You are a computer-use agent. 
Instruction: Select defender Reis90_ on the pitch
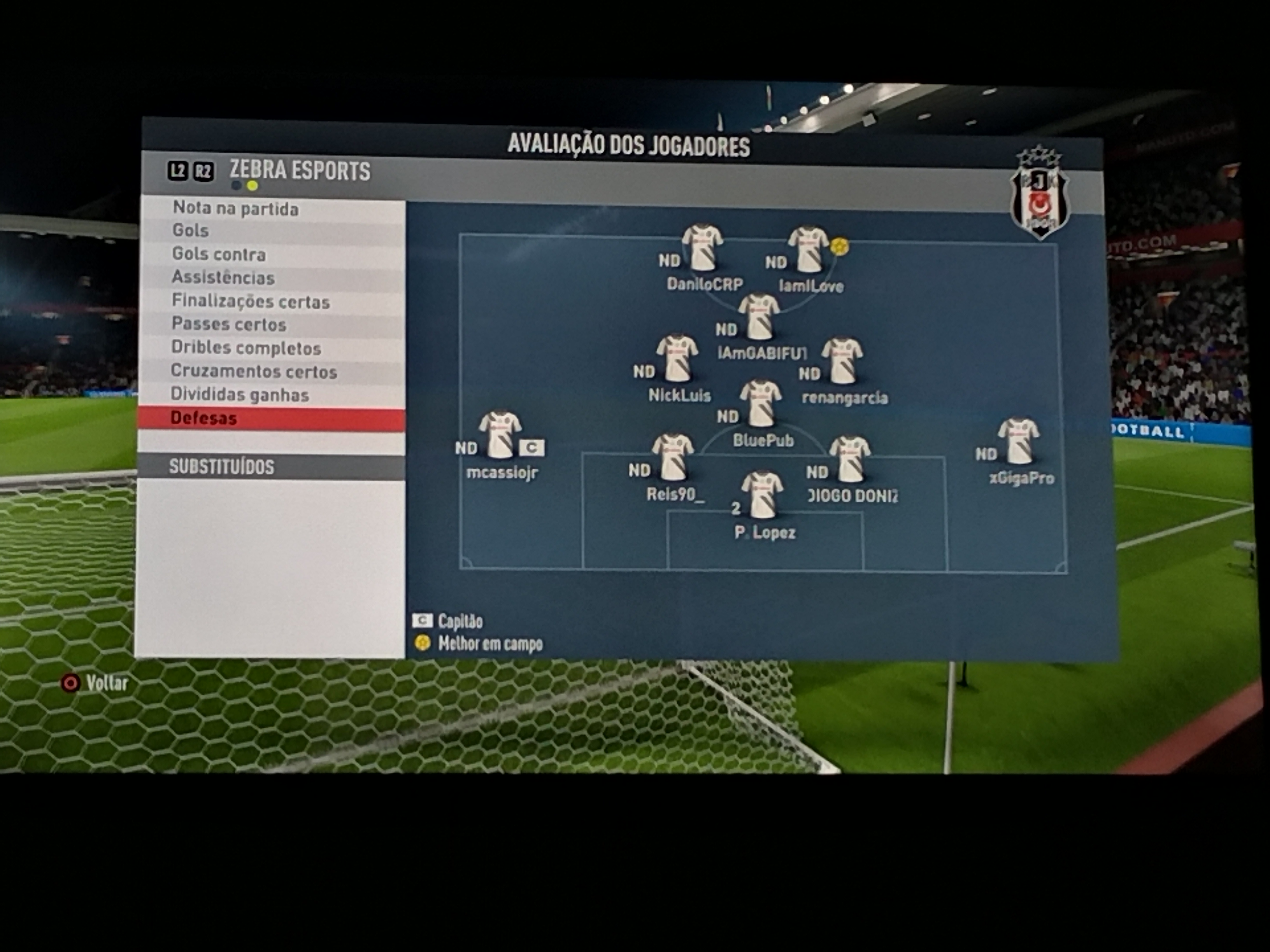click(x=673, y=457)
